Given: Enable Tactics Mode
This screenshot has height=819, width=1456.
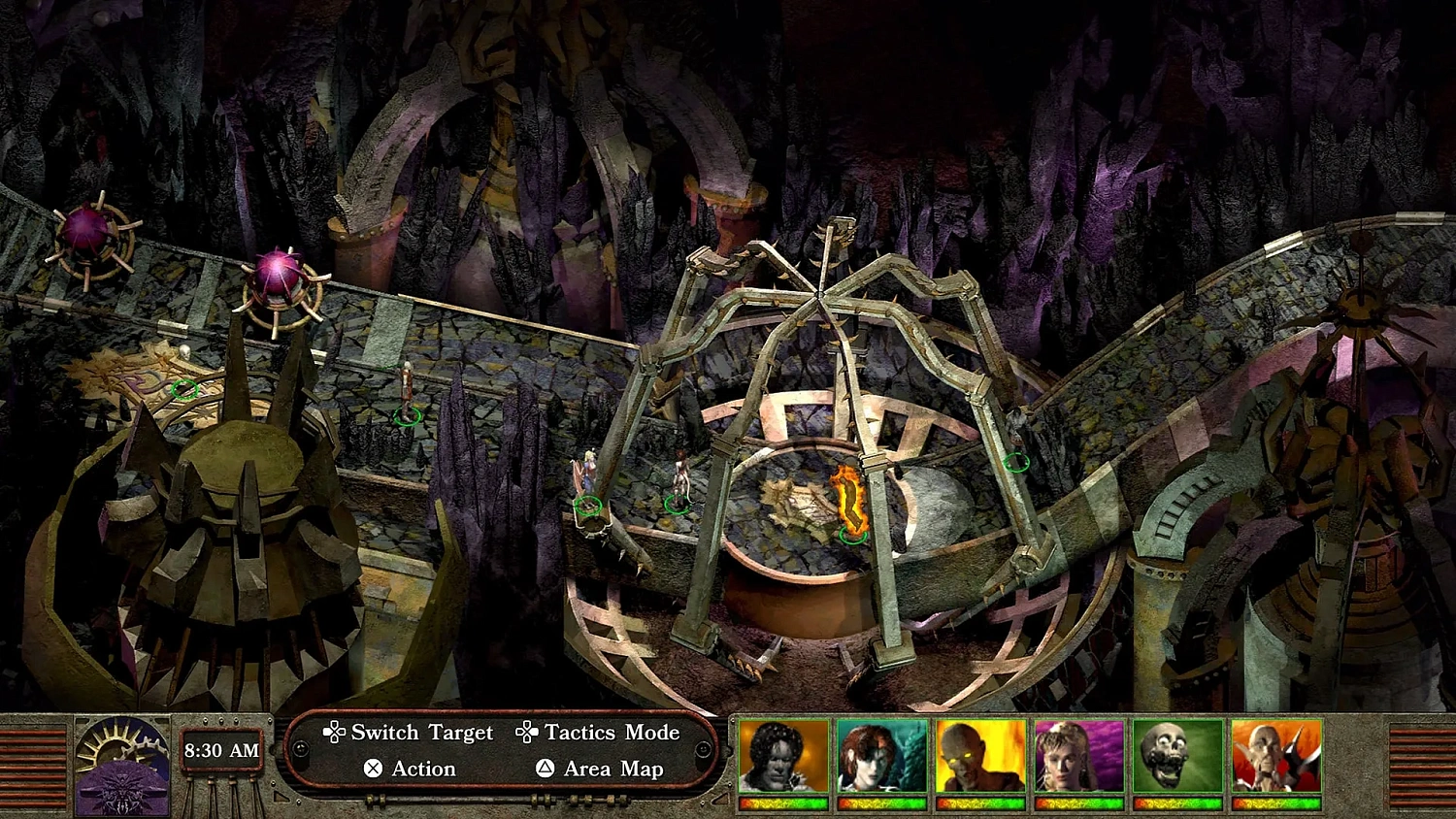Looking at the screenshot, I should tap(610, 733).
